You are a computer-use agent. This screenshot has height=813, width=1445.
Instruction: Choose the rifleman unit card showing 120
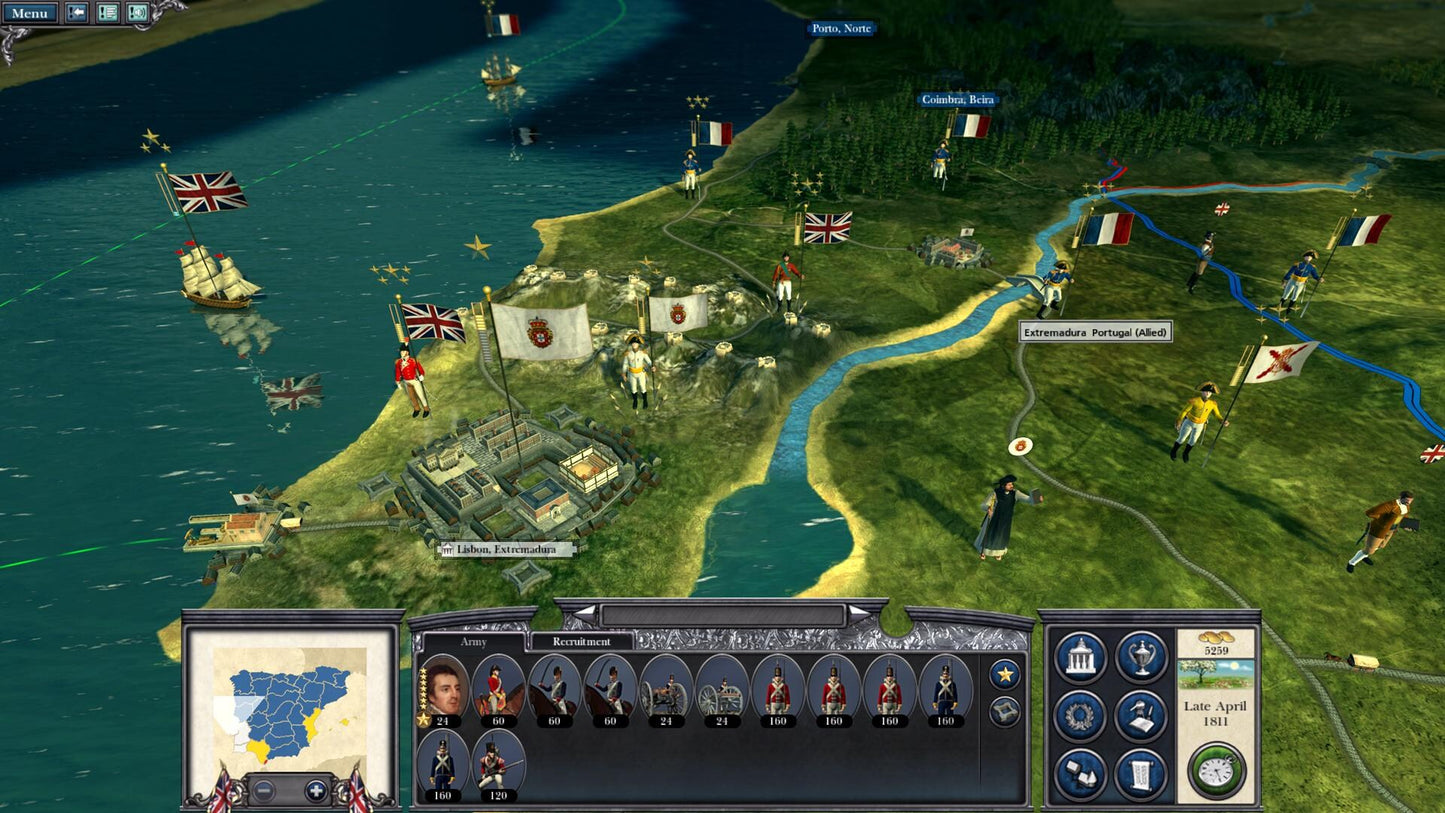point(498,765)
